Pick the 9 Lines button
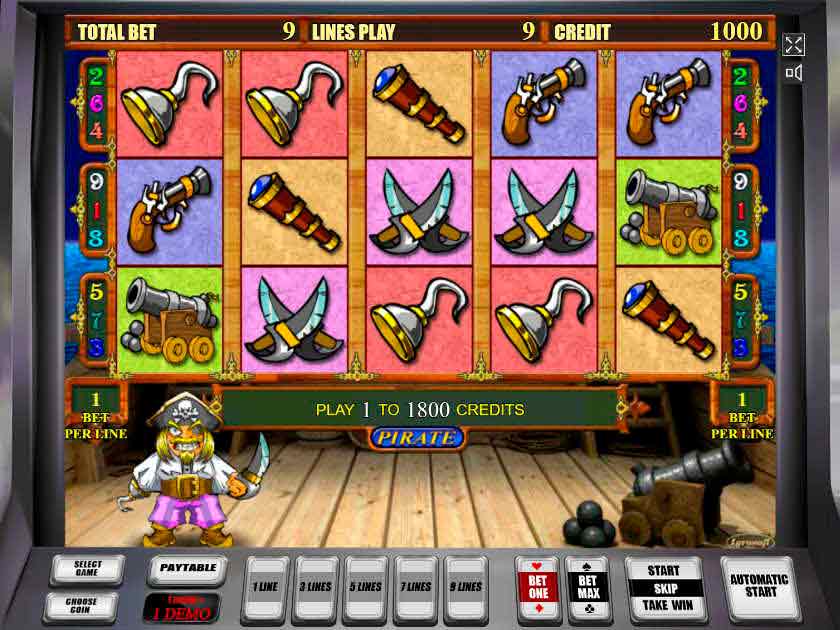Screen dimensions: 840x630 pos(466,587)
